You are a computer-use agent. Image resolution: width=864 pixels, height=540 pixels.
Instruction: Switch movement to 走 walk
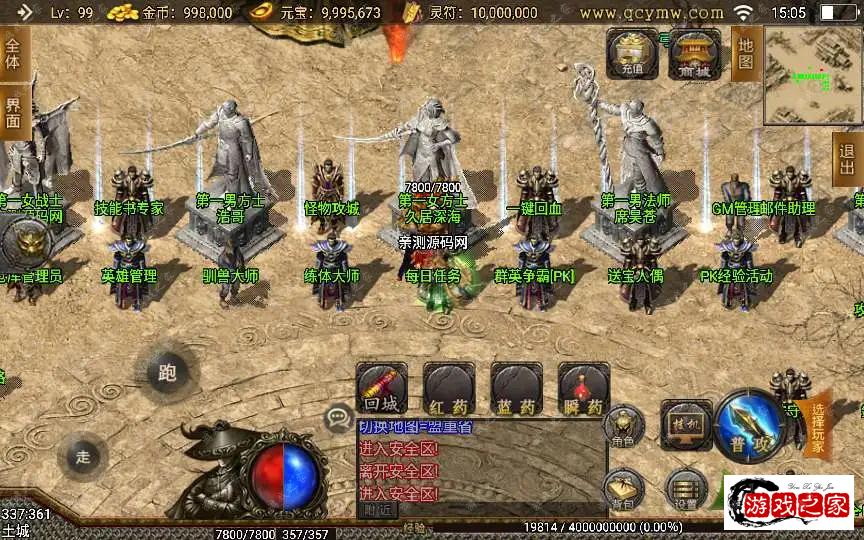pos(83,456)
